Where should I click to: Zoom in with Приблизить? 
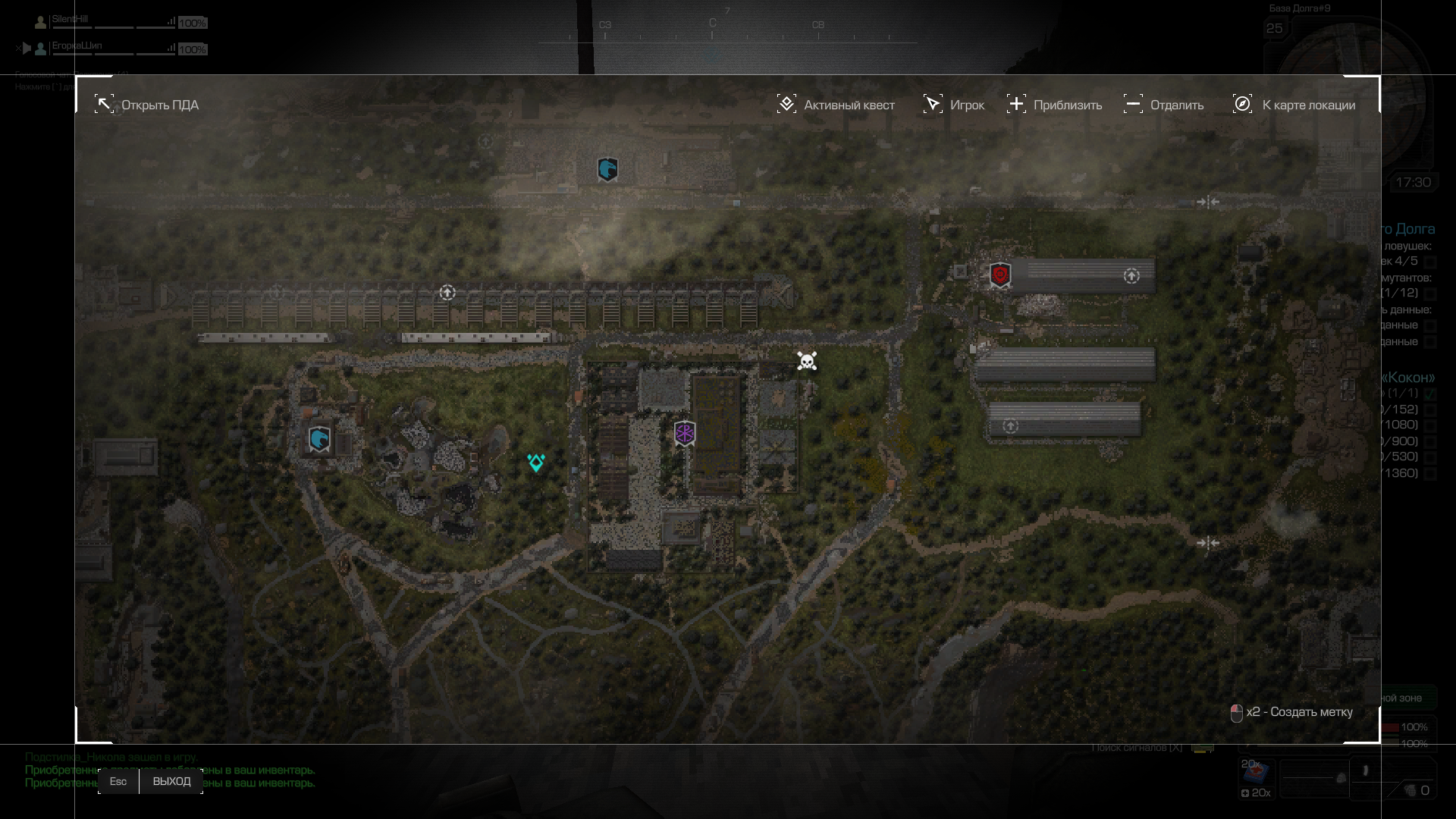pyautogui.click(x=1054, y=105)
